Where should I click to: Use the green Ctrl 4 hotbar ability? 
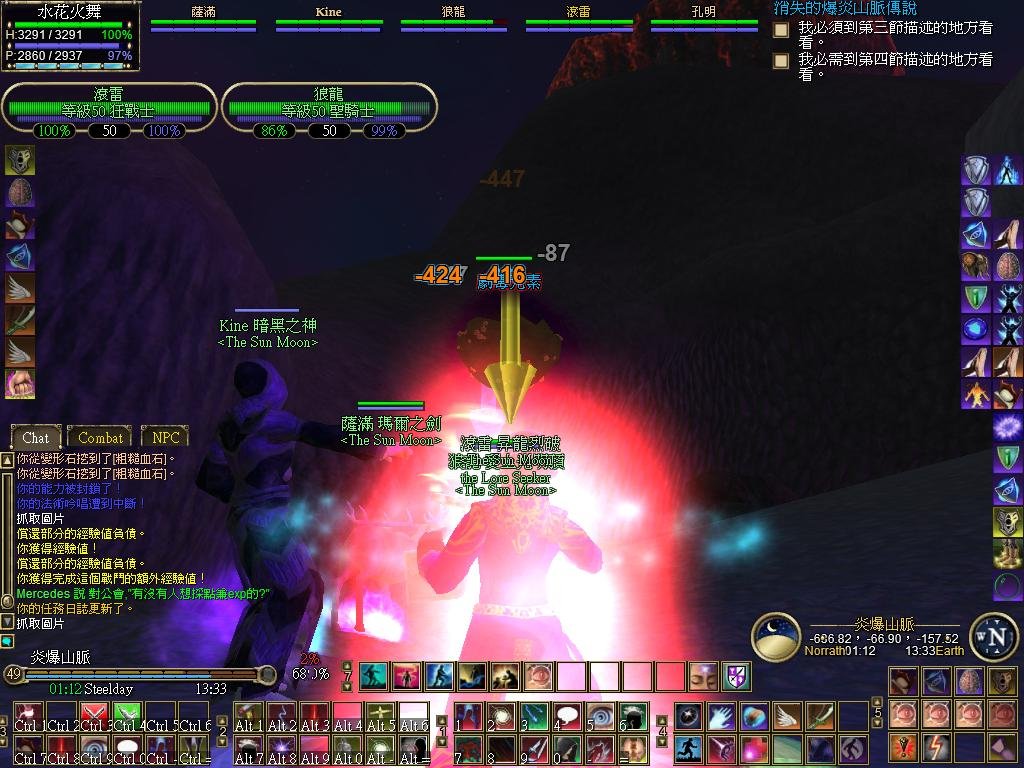(127, 717)
